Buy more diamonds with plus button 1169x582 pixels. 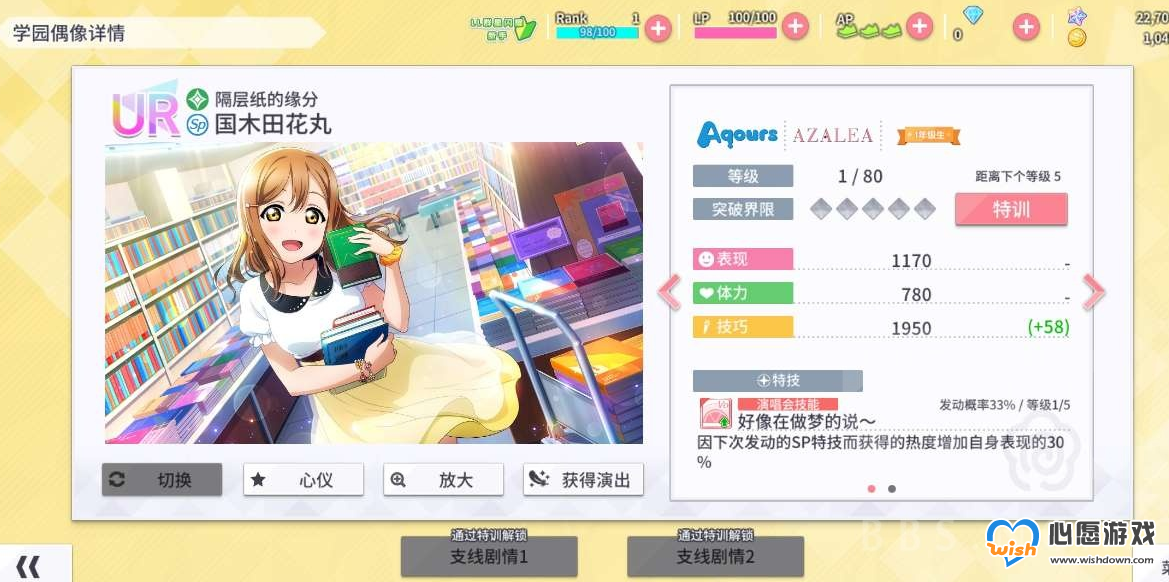1026,27
